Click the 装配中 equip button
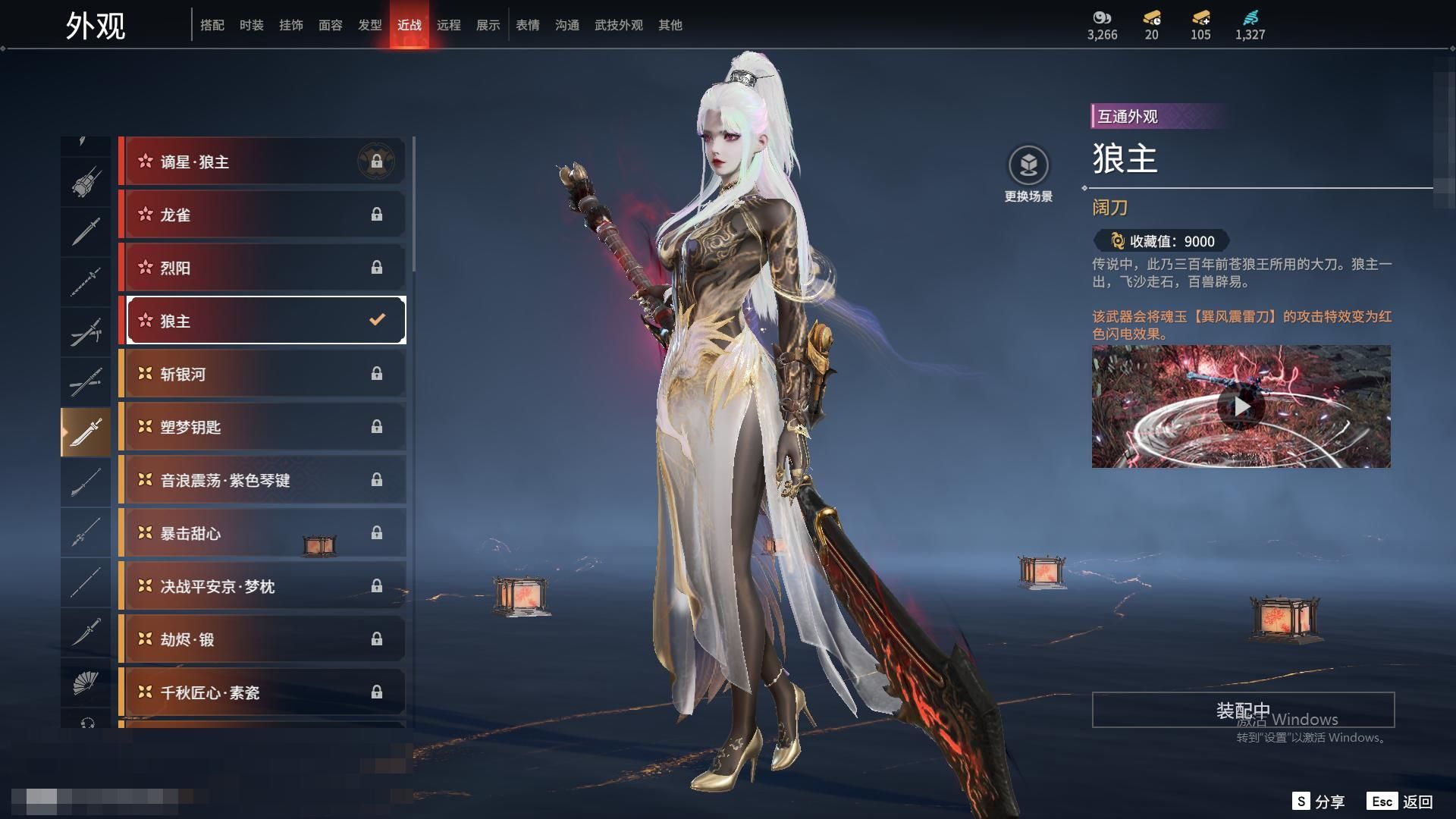1456x819 pixels. coord(1243,711)
